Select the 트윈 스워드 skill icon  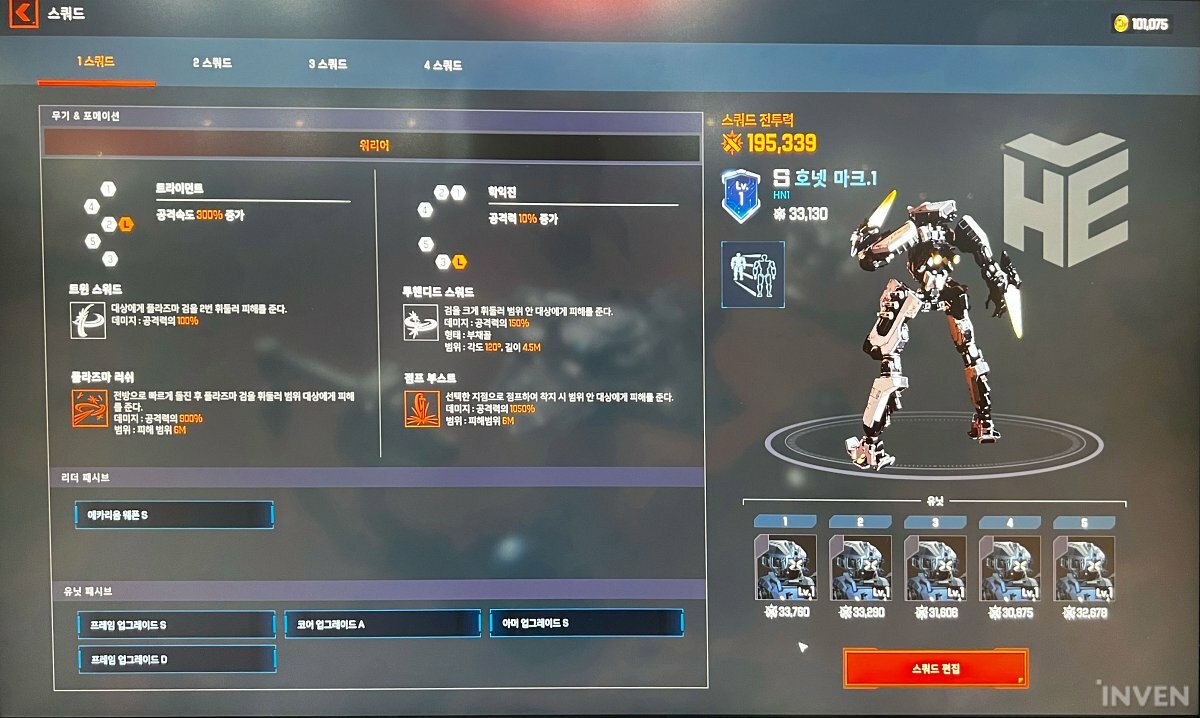(x=89, y=320)
